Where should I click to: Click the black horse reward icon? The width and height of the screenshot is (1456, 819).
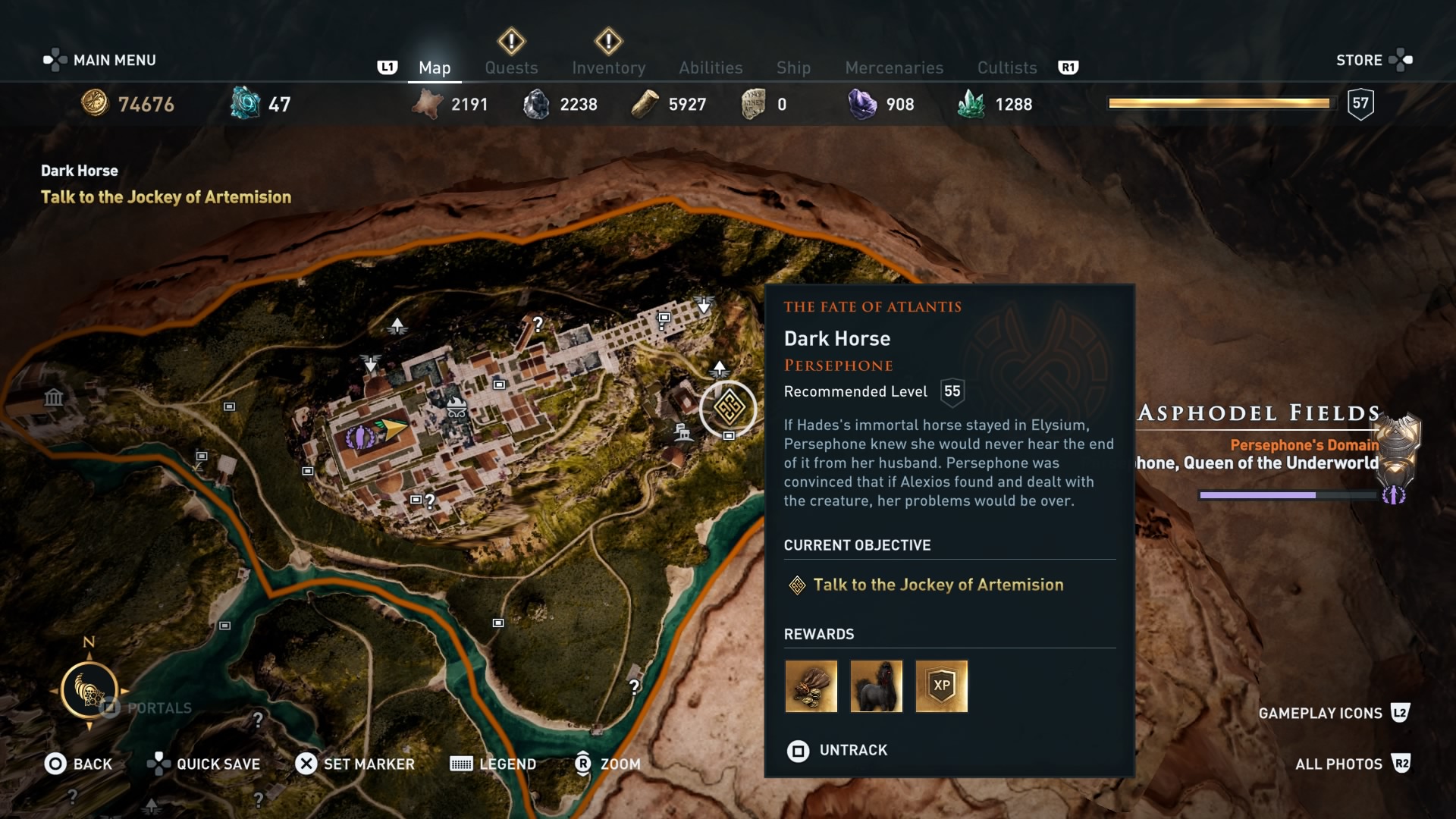point(877,686)
